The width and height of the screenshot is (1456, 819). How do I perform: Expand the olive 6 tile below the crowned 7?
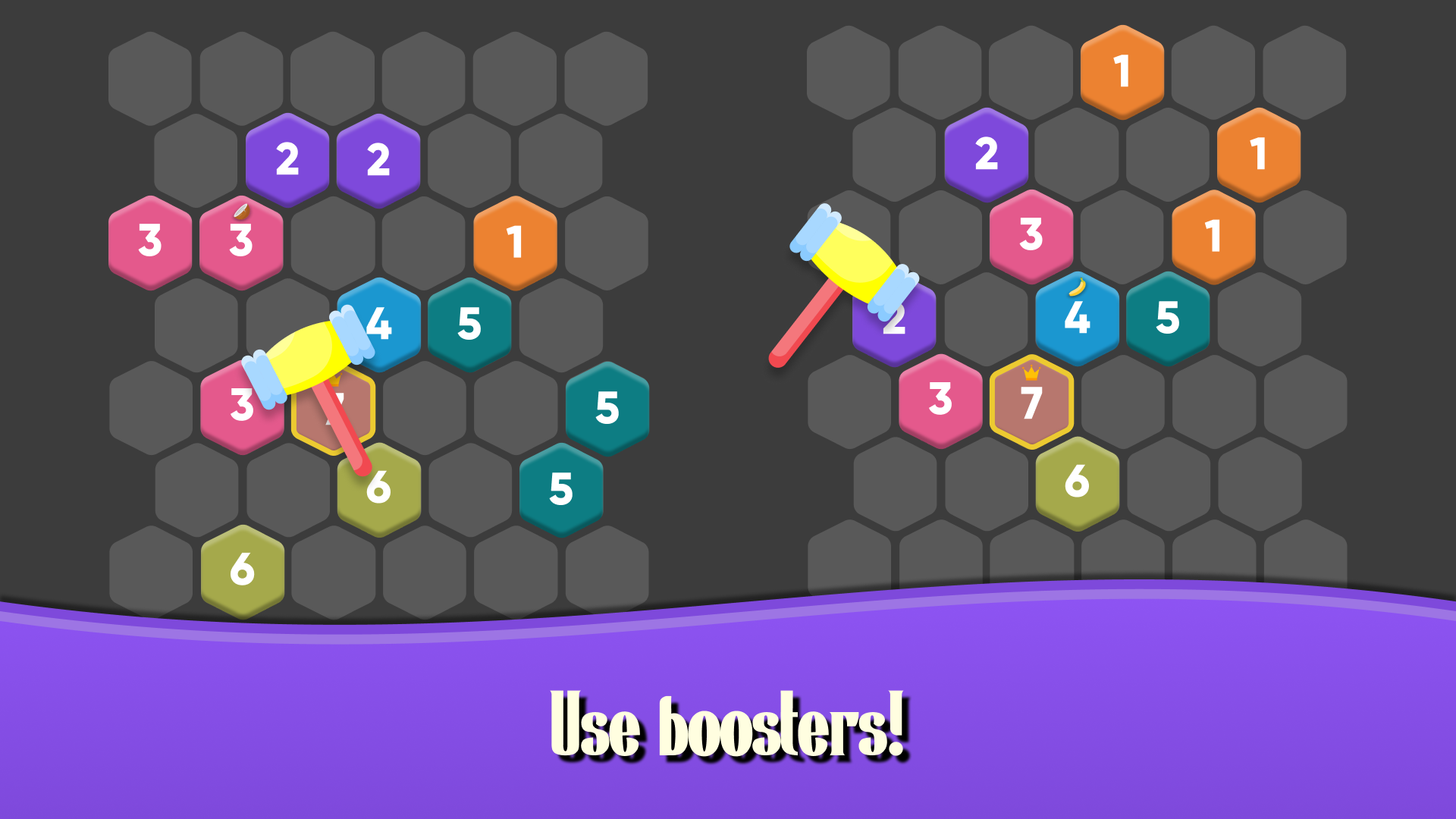coord(1077,480)
